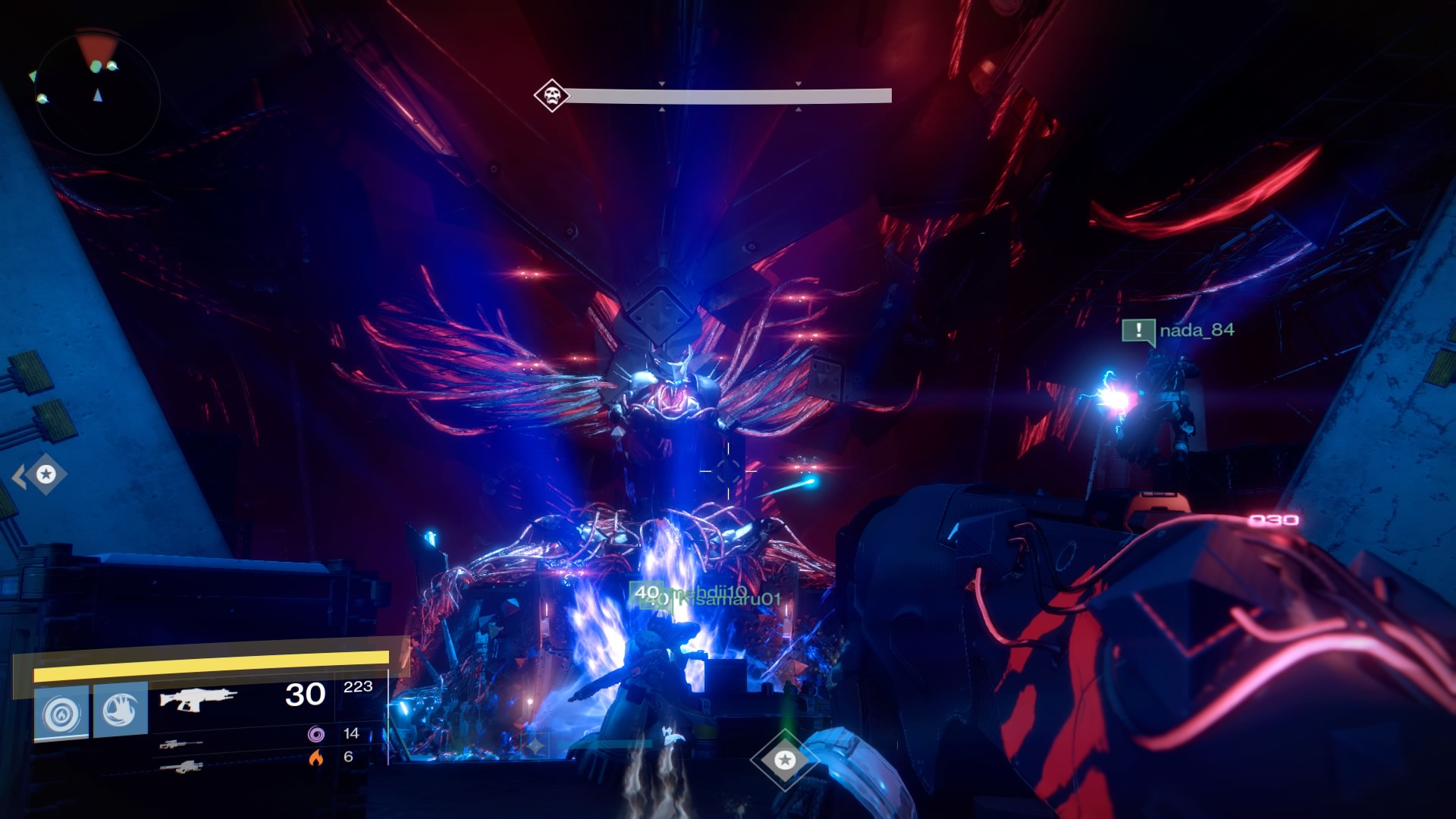The width and height of the screenshot is (1456, 819).
Task: Click the star waypoint diamond at bottom center
Action: pyautogui.click(x=785, y=759)
